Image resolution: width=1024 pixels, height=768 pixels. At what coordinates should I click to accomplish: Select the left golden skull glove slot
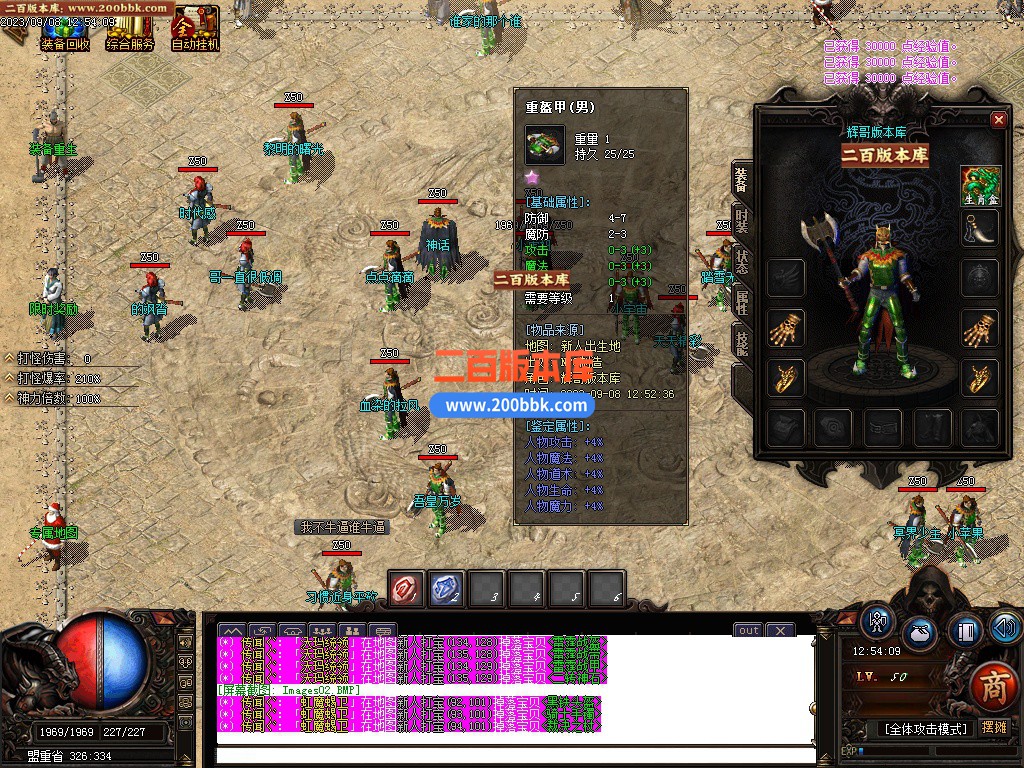[786, 327]
